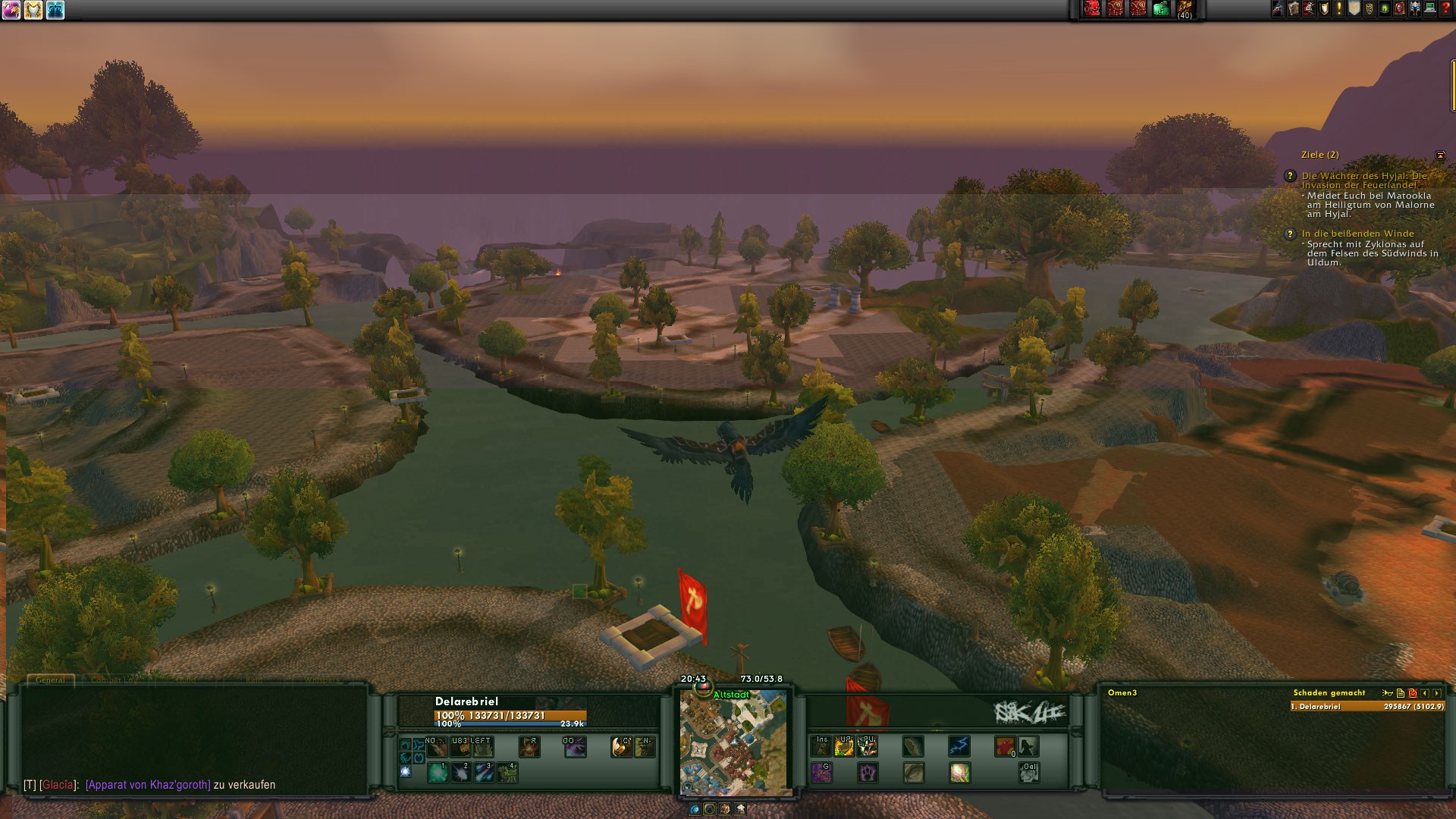Switch to the General chat tab

[51, 680]
